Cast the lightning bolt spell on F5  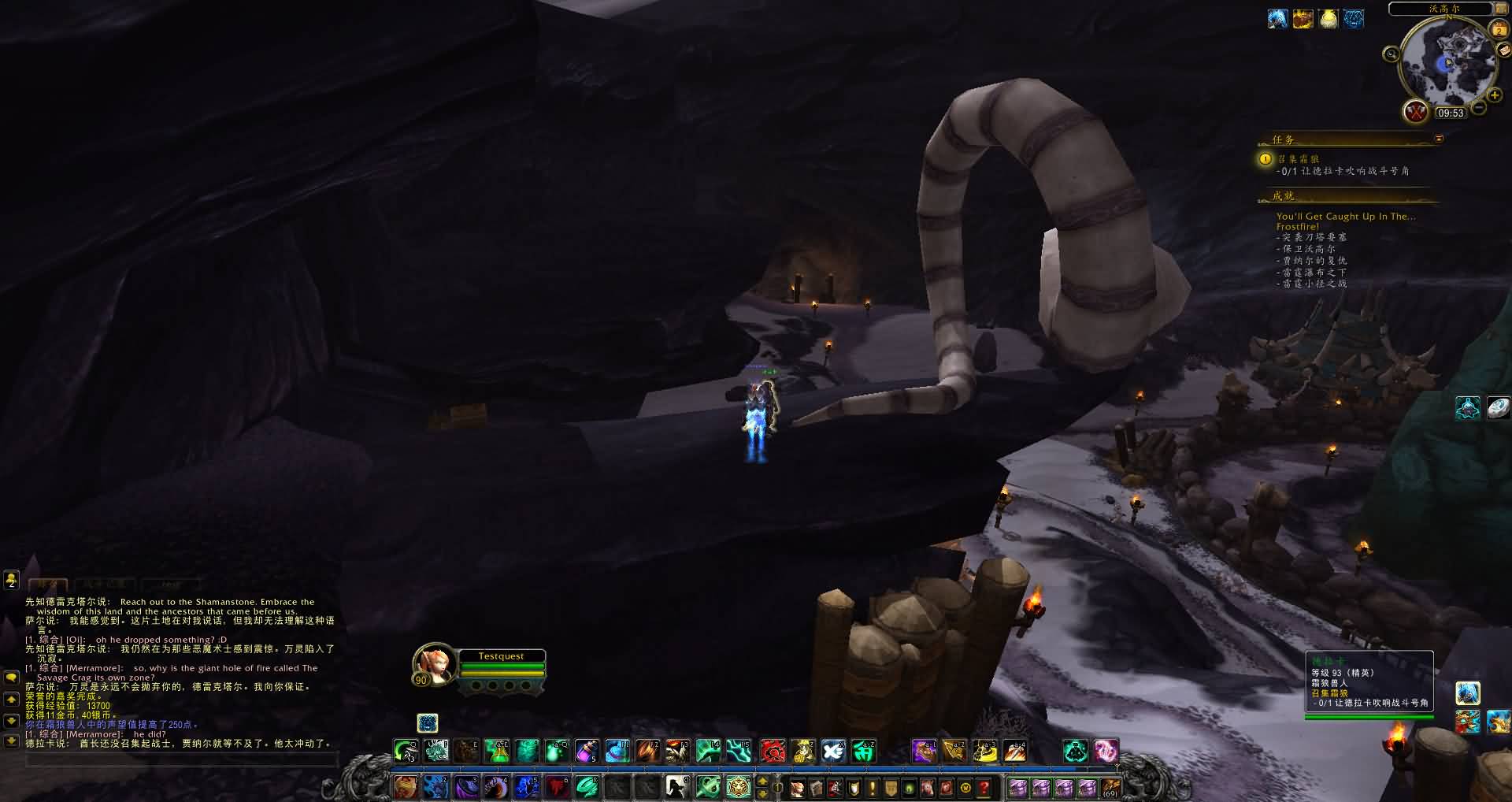pos(739,752)
